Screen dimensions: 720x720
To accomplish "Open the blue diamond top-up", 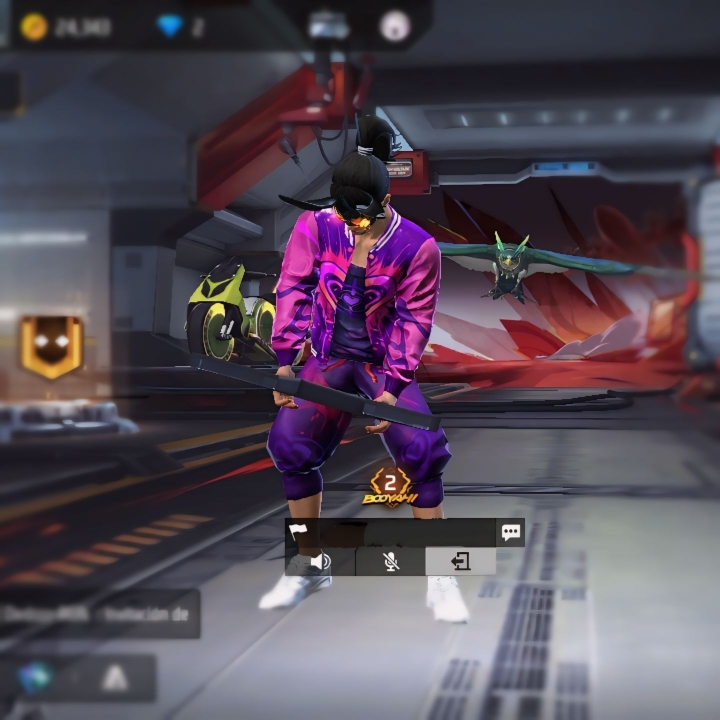I will [x=171, y=27].
